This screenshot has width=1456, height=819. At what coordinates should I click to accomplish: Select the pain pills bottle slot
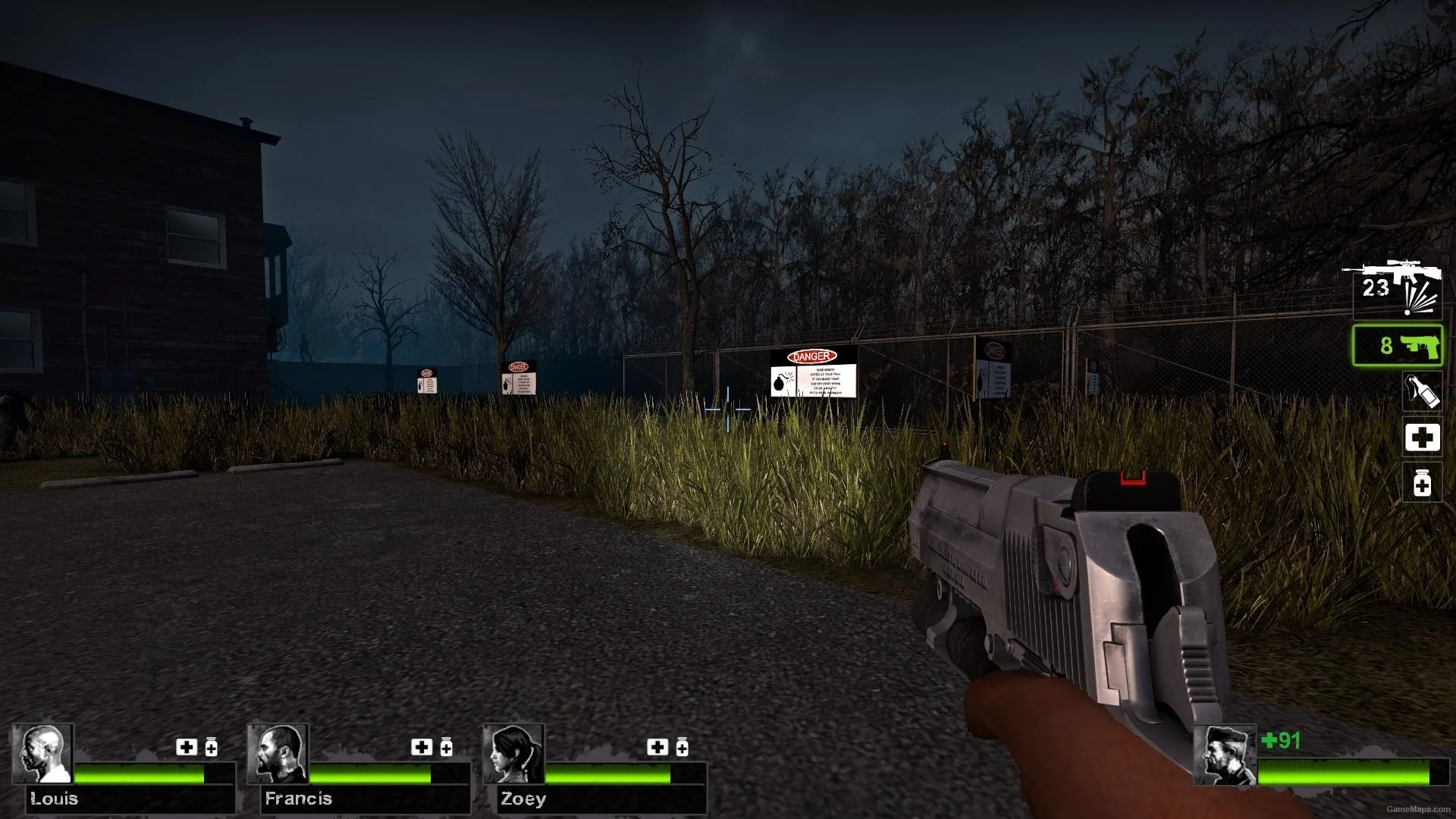[1422, 484]
